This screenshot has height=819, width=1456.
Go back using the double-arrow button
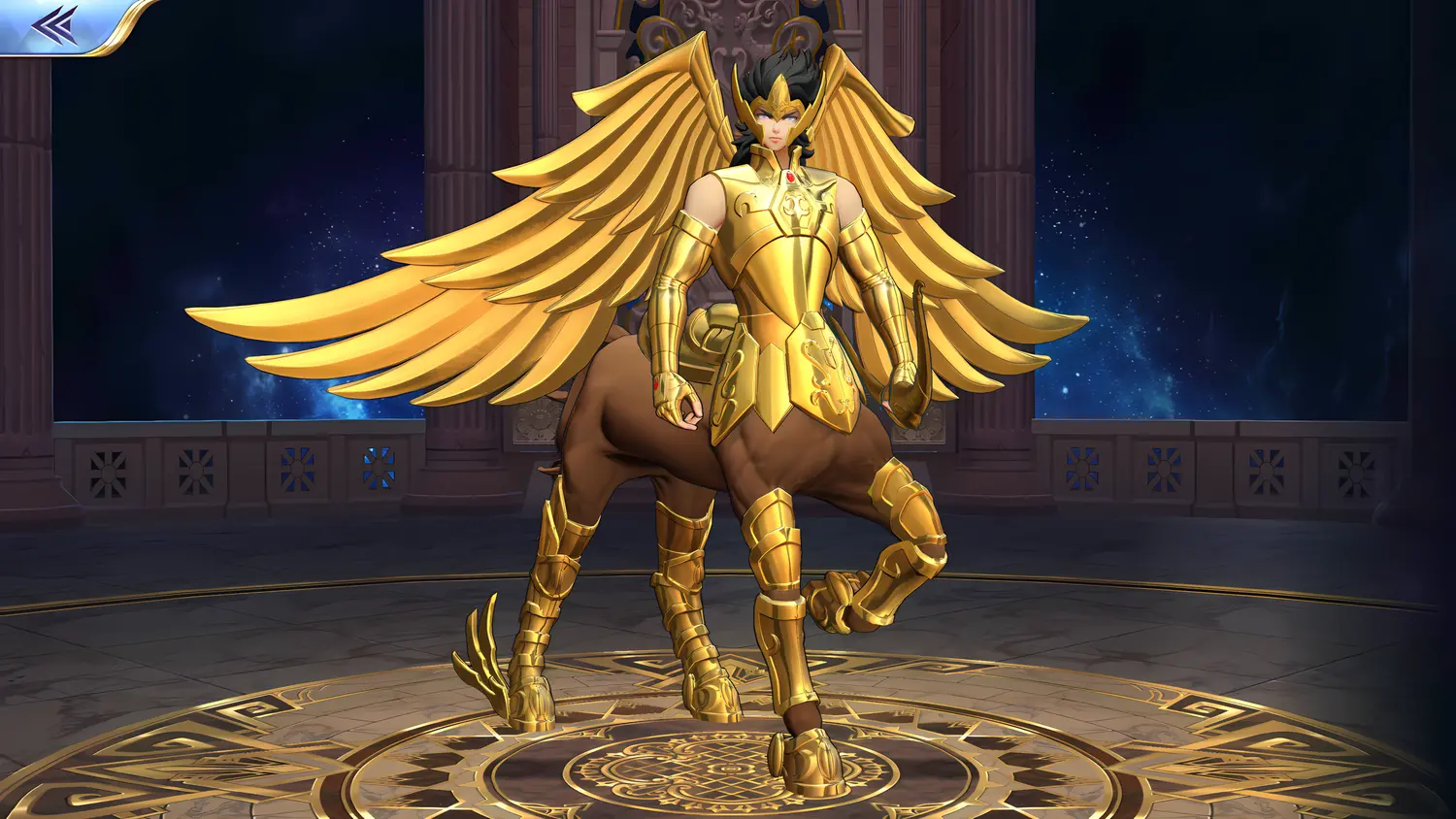pyautogui.click(x=54, y=25)
